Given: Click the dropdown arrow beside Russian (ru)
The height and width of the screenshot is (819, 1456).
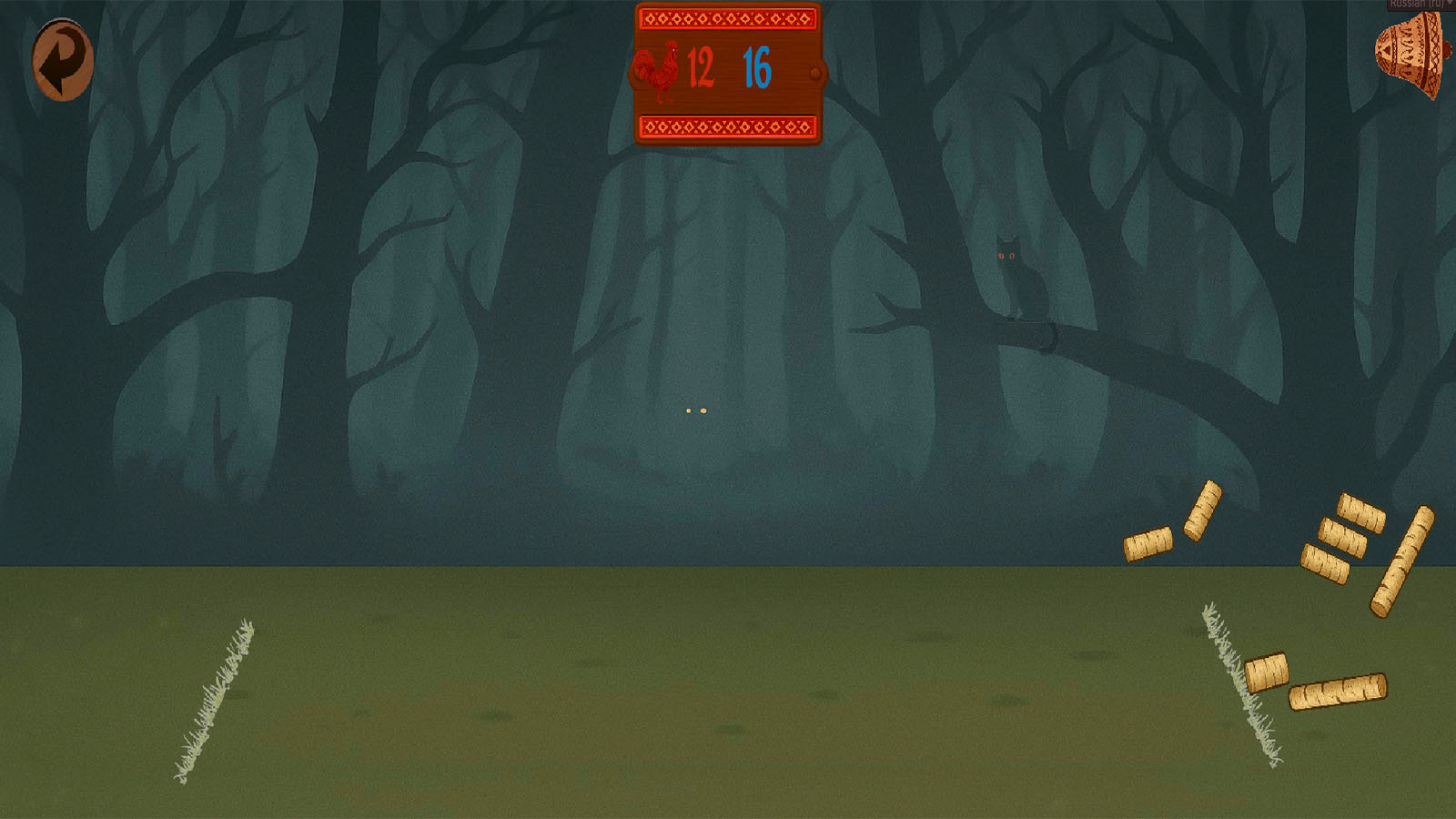Looking at the screenshot, I should coord(1451,4).
